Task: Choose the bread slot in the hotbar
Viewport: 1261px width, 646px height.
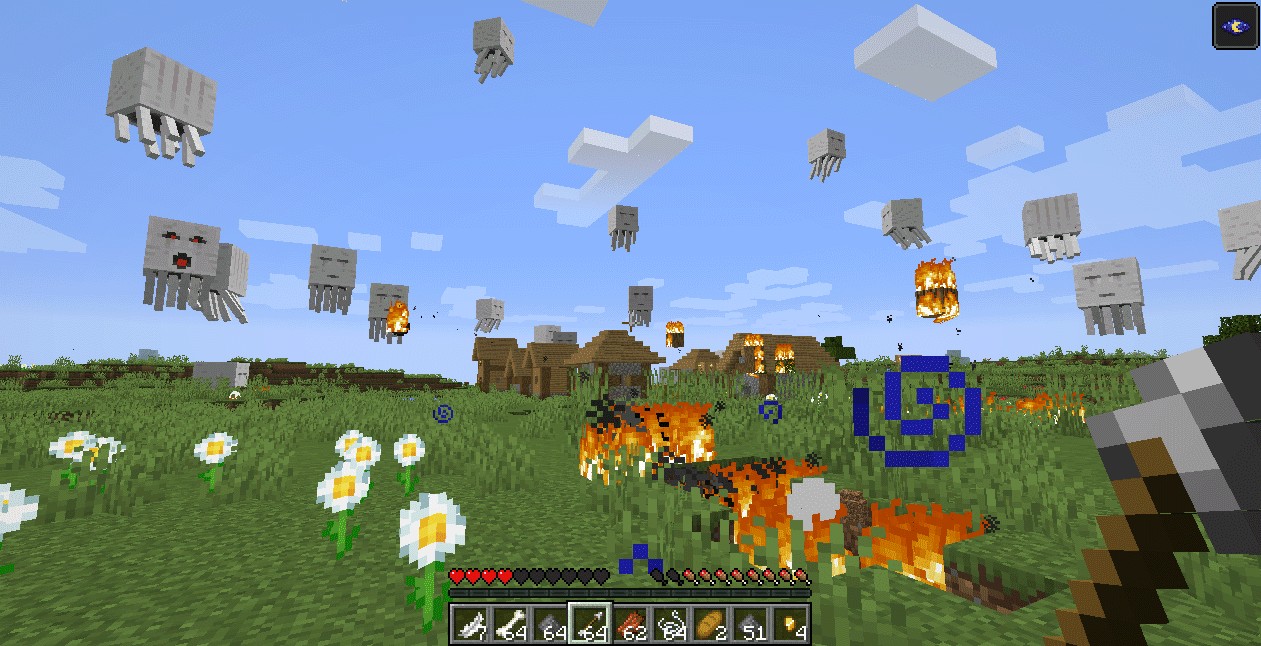Action: [x=709, y=623]
